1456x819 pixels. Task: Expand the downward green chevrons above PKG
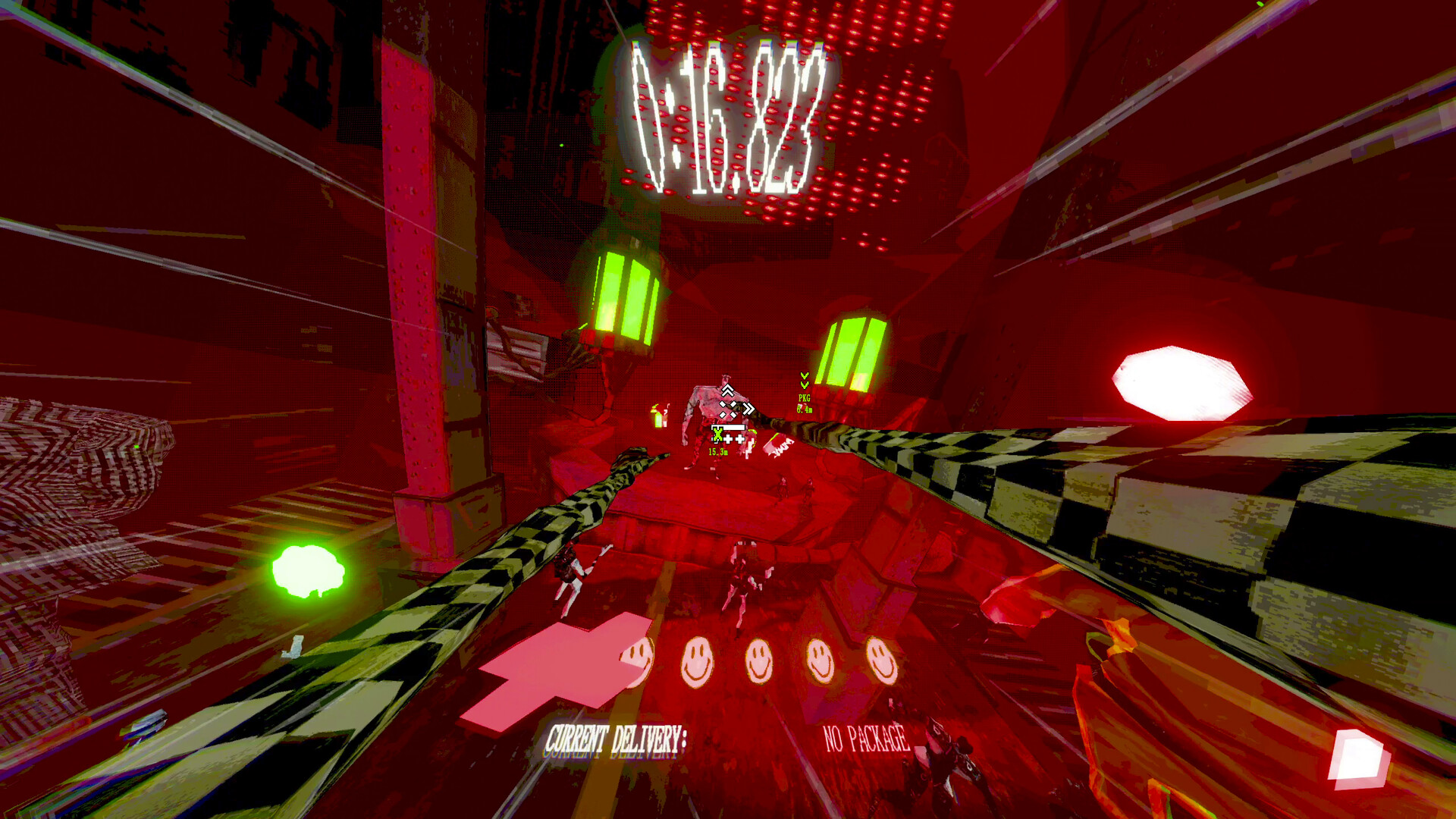click(804, 379)
